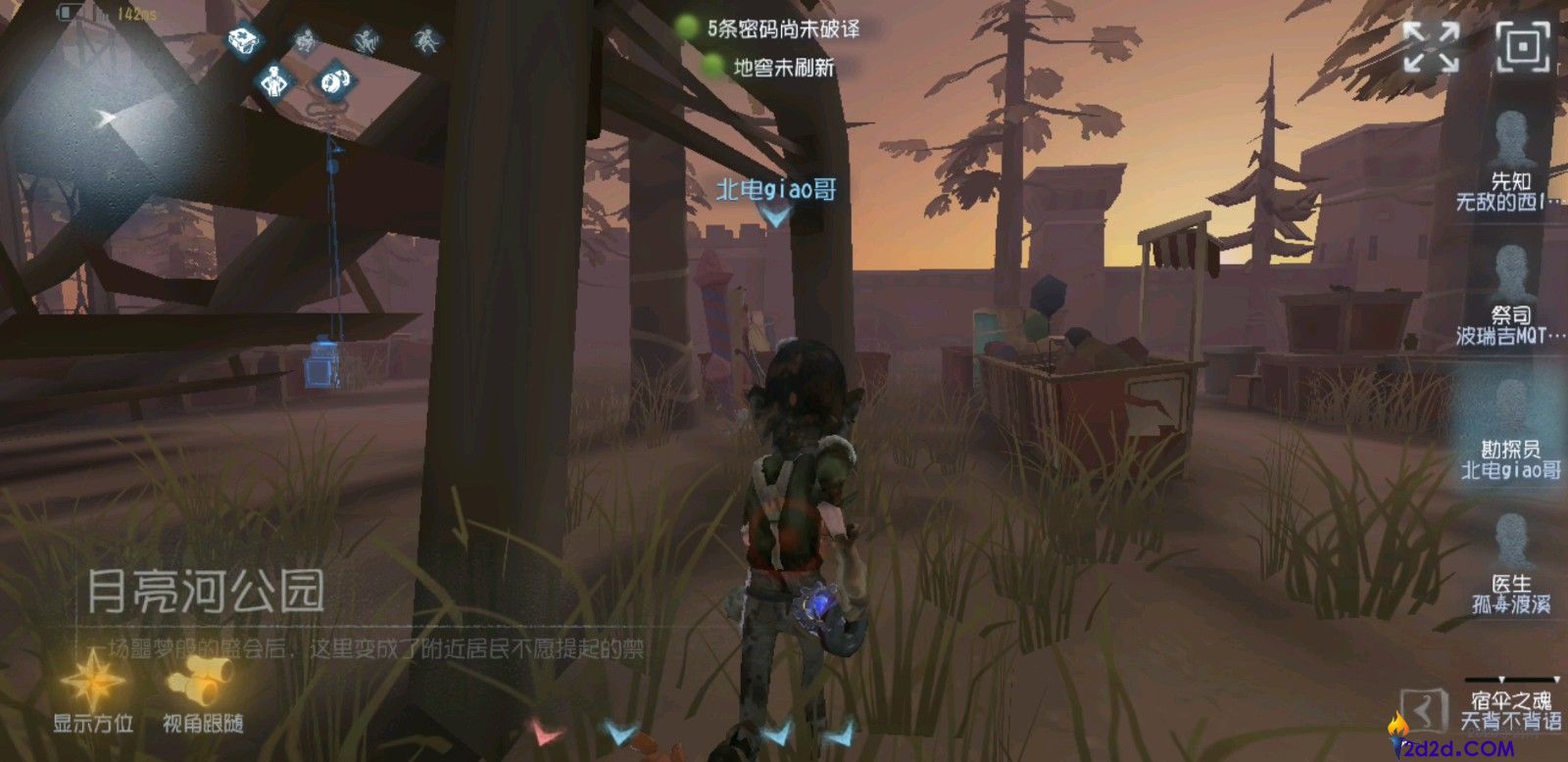Select the first-aid kit perk icon
1568x762 pixels.
coord(241,40)
